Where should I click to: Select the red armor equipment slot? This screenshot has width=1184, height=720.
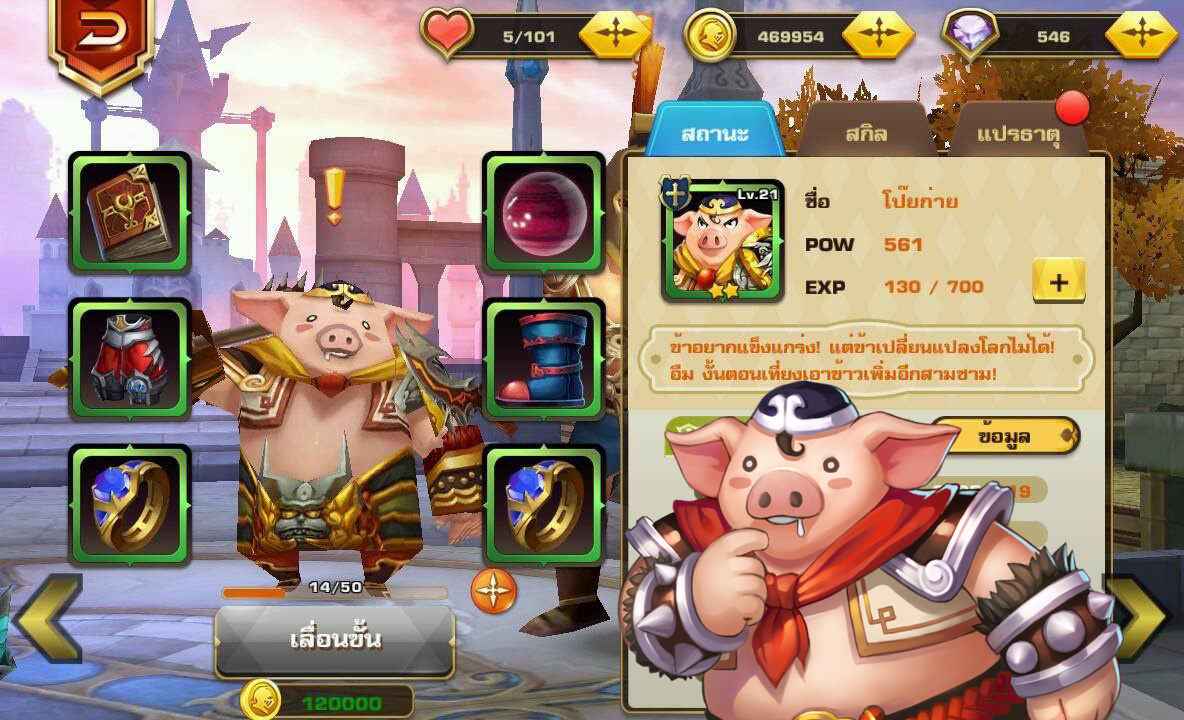(x=130, y=359)
